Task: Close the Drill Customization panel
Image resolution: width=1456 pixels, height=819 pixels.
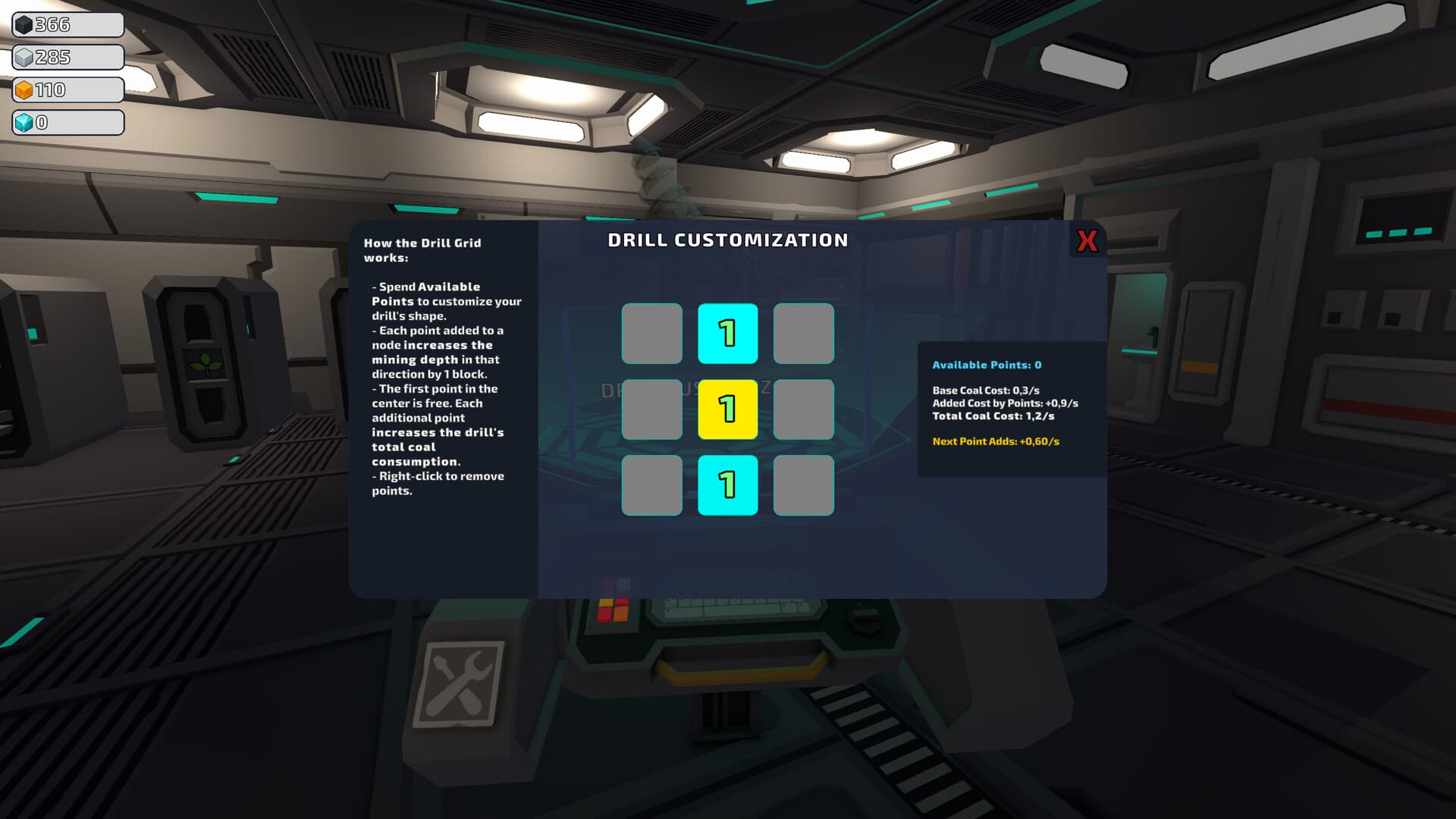Action: (x=1086, y=241)
